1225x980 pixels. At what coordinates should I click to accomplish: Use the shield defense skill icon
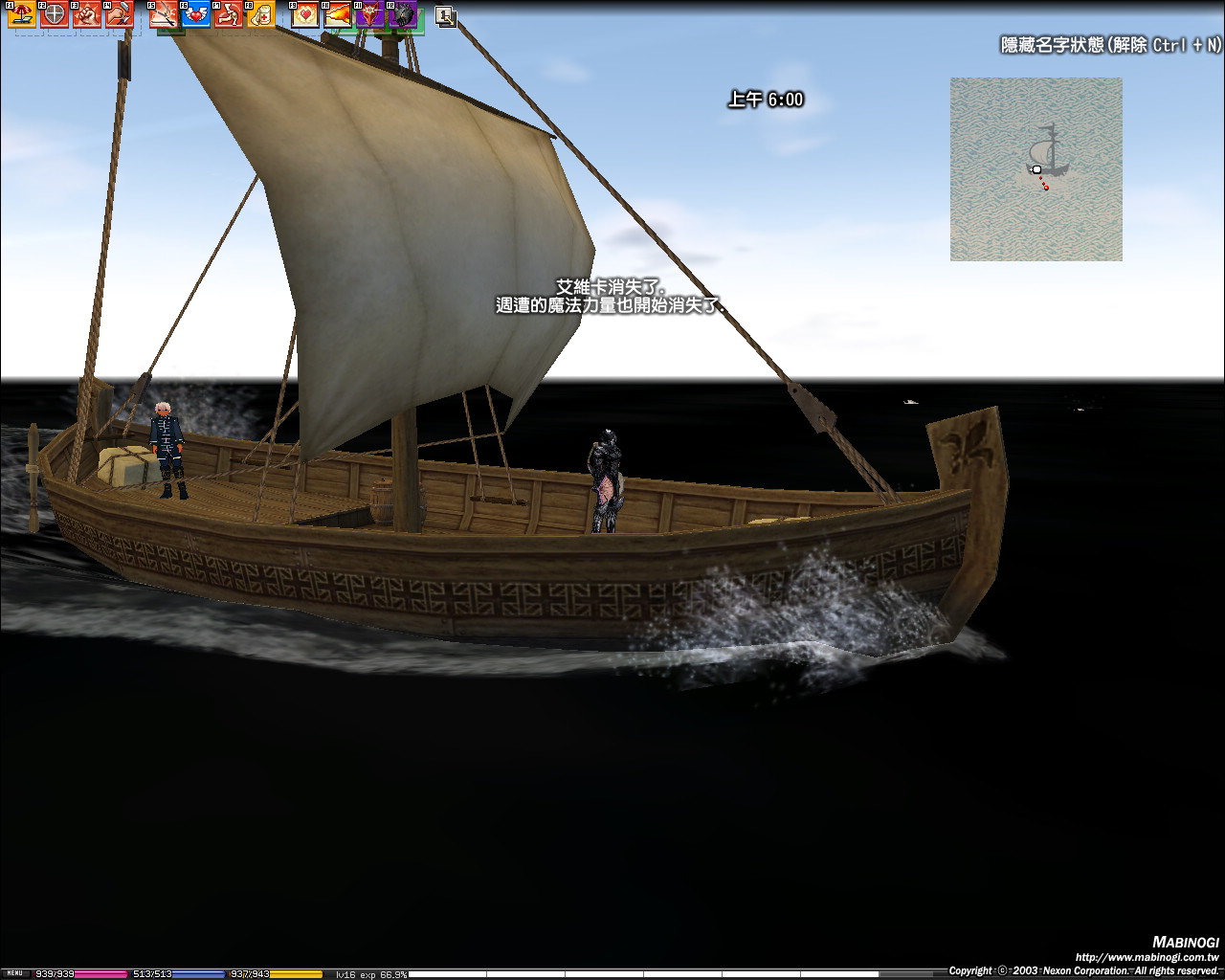tap(55, 14)
